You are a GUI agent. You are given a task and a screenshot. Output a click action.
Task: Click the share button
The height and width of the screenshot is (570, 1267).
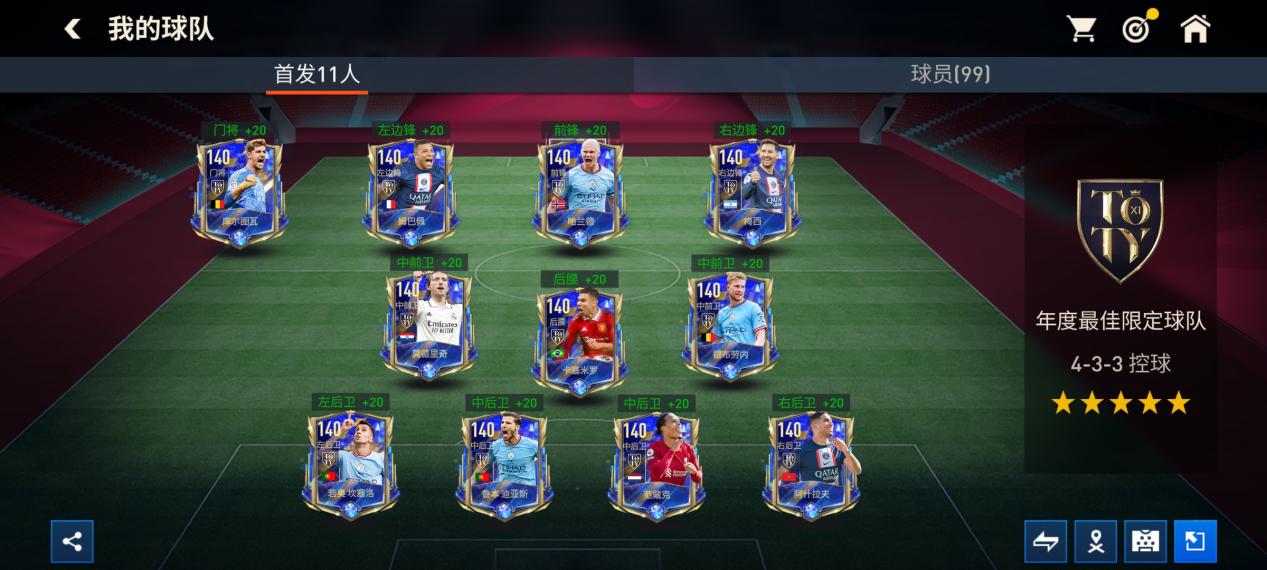[72, 542]
